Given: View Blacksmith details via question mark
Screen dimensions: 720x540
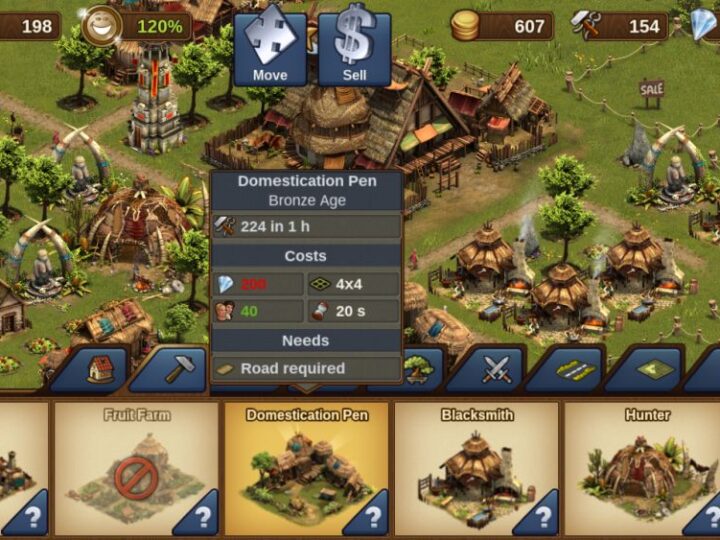Looking at the screenshot, I should [543, 516].
